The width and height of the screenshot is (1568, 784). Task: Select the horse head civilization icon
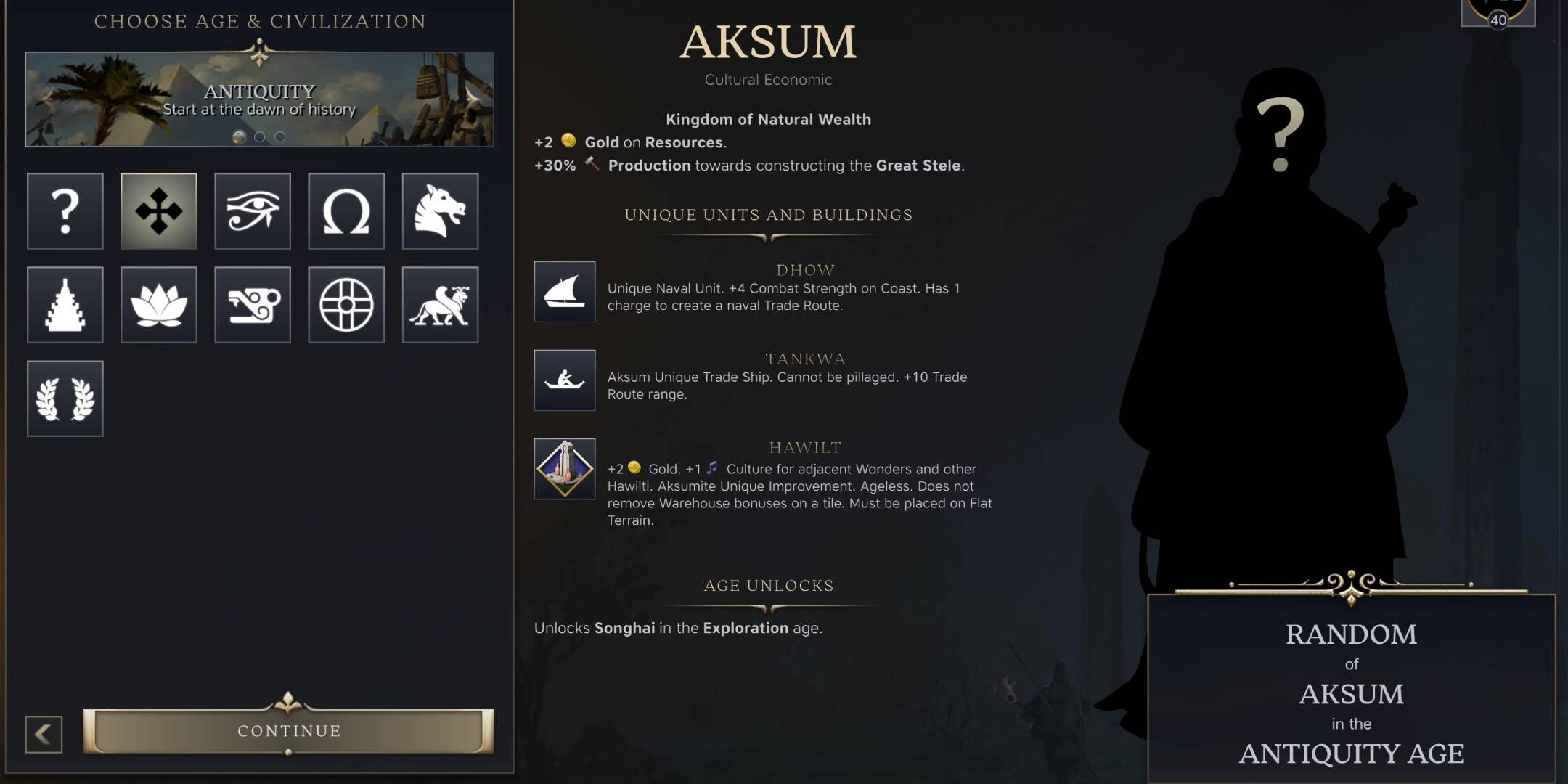(439, 211)
